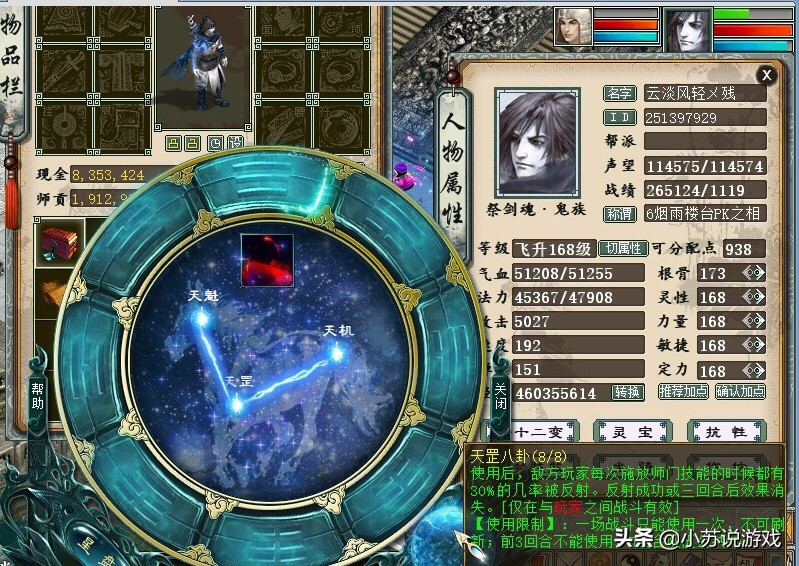Viewport: 799px width, 566px height.
Task: Close the character attributes panel
Action: pos(766,75)
